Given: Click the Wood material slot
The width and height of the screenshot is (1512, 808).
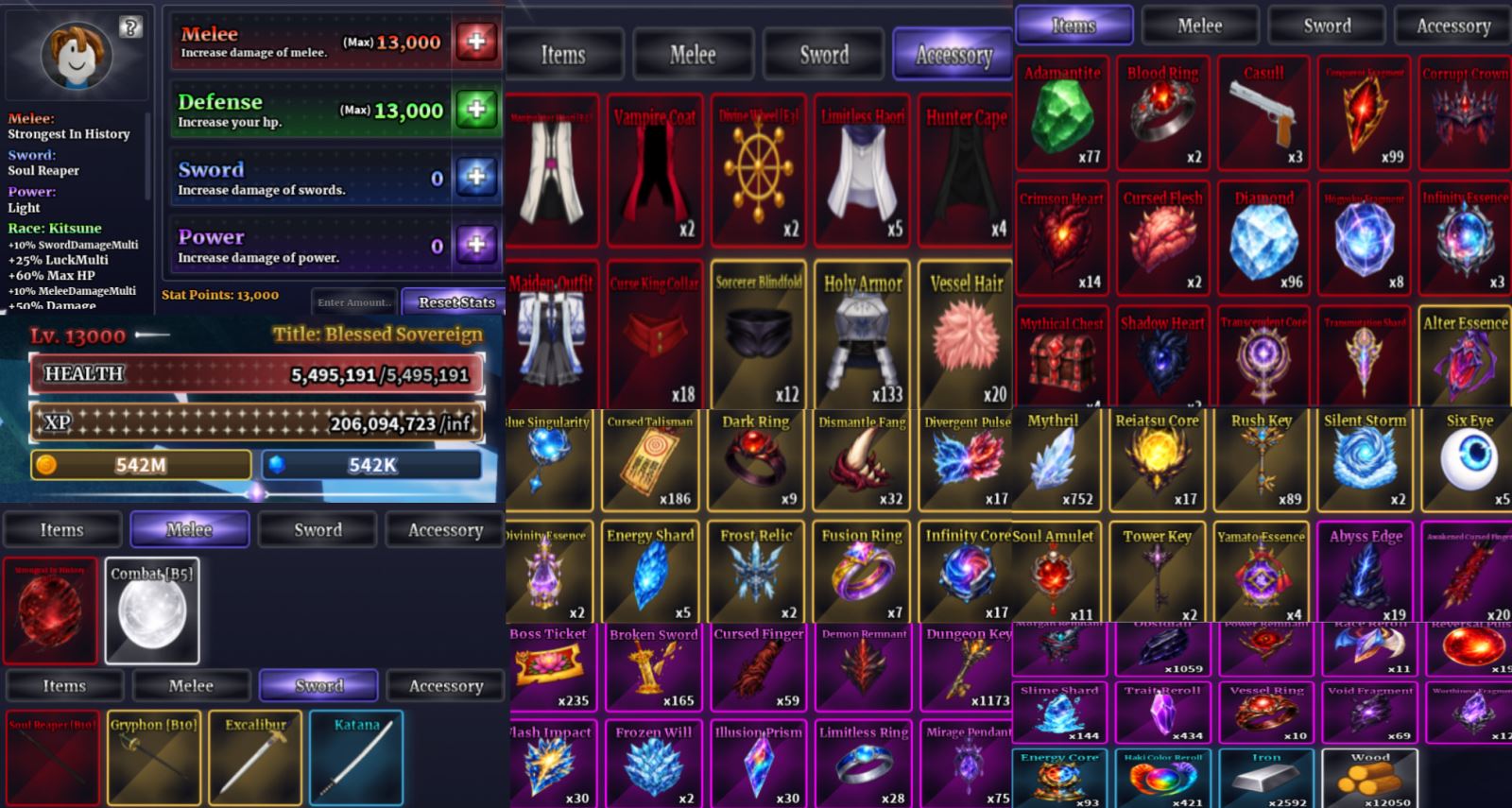Looking at the screenshot, I should (1369, 778).
